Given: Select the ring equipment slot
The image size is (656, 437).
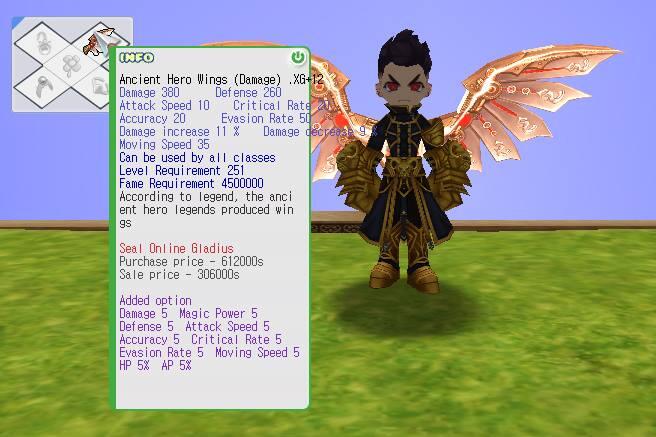Looking at the screenshot, I should [x=41, y=86].
